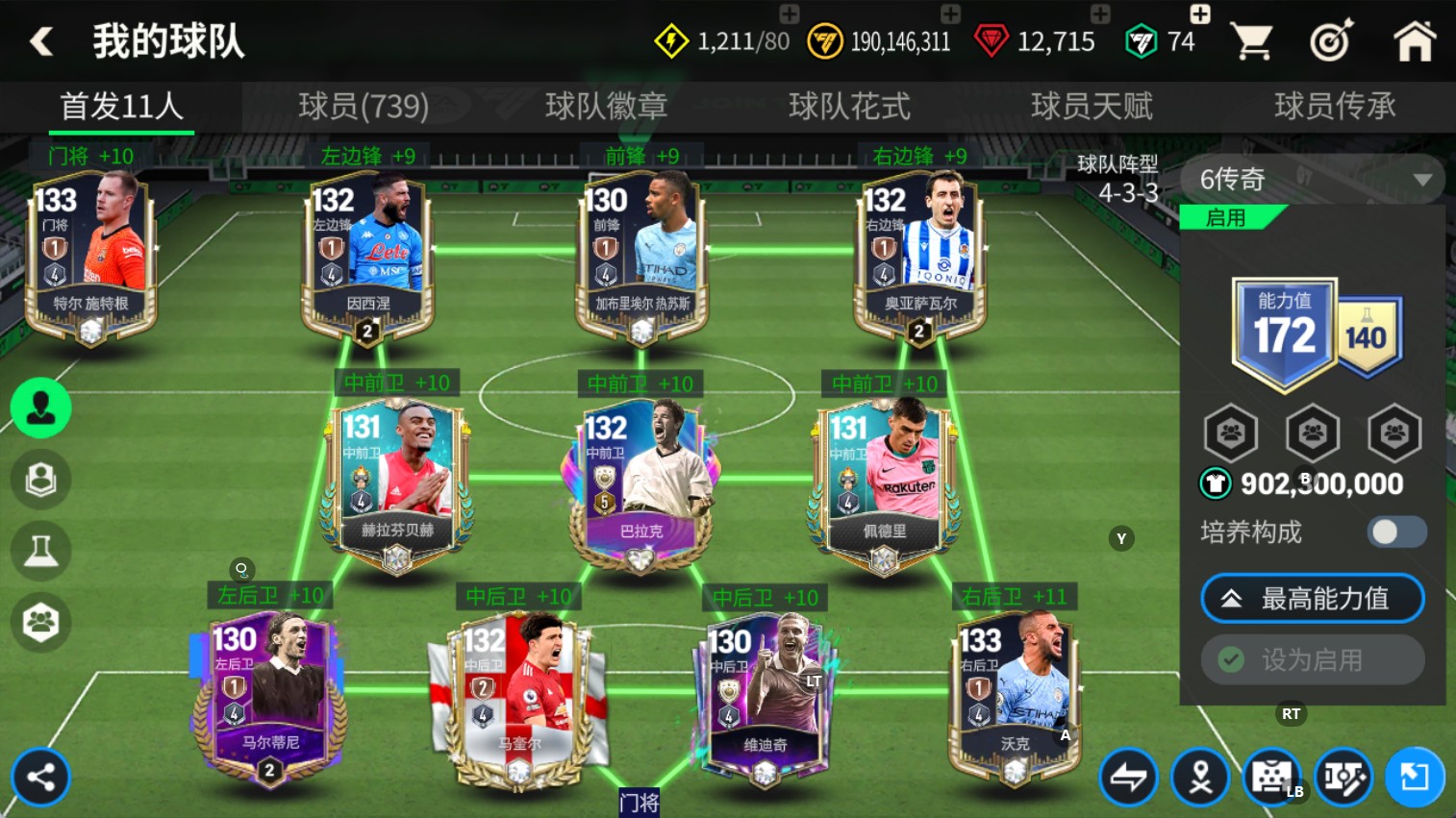Open the team group hexagon icon
The width and height of the screenshot is (1456, 818).
pos(40,622)
